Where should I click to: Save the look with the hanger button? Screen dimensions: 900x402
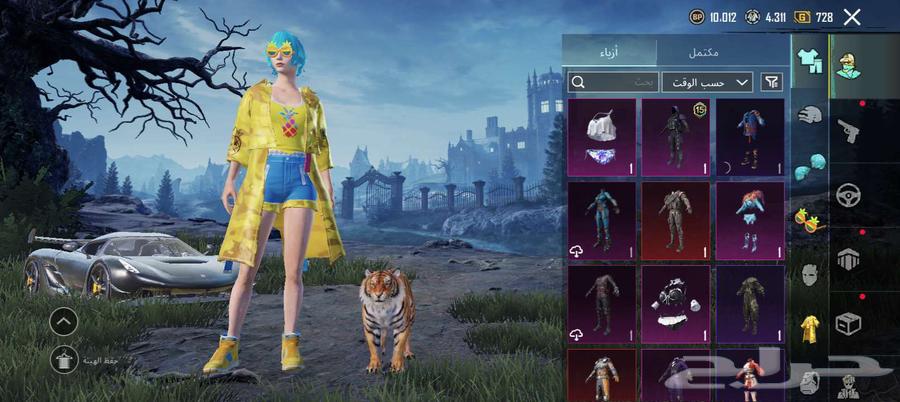click(x=63, y=356)
